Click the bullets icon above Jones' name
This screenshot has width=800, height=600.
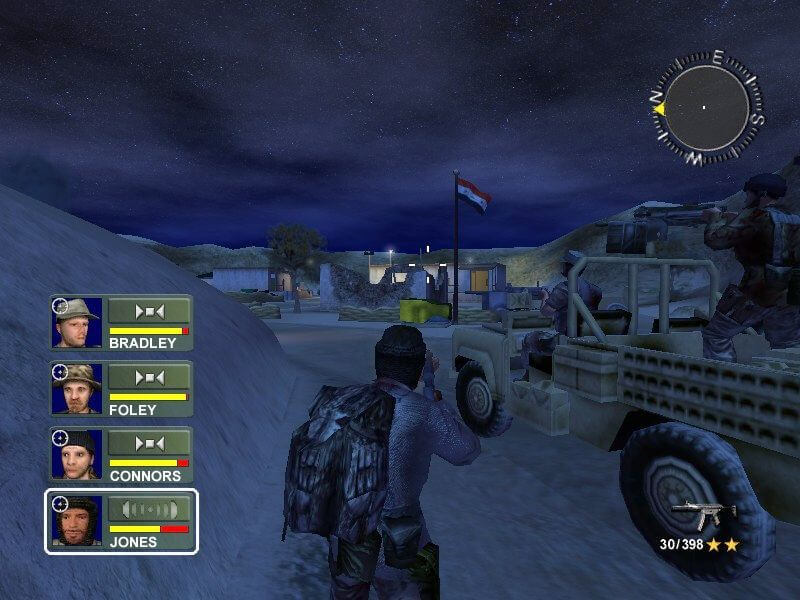149,509
